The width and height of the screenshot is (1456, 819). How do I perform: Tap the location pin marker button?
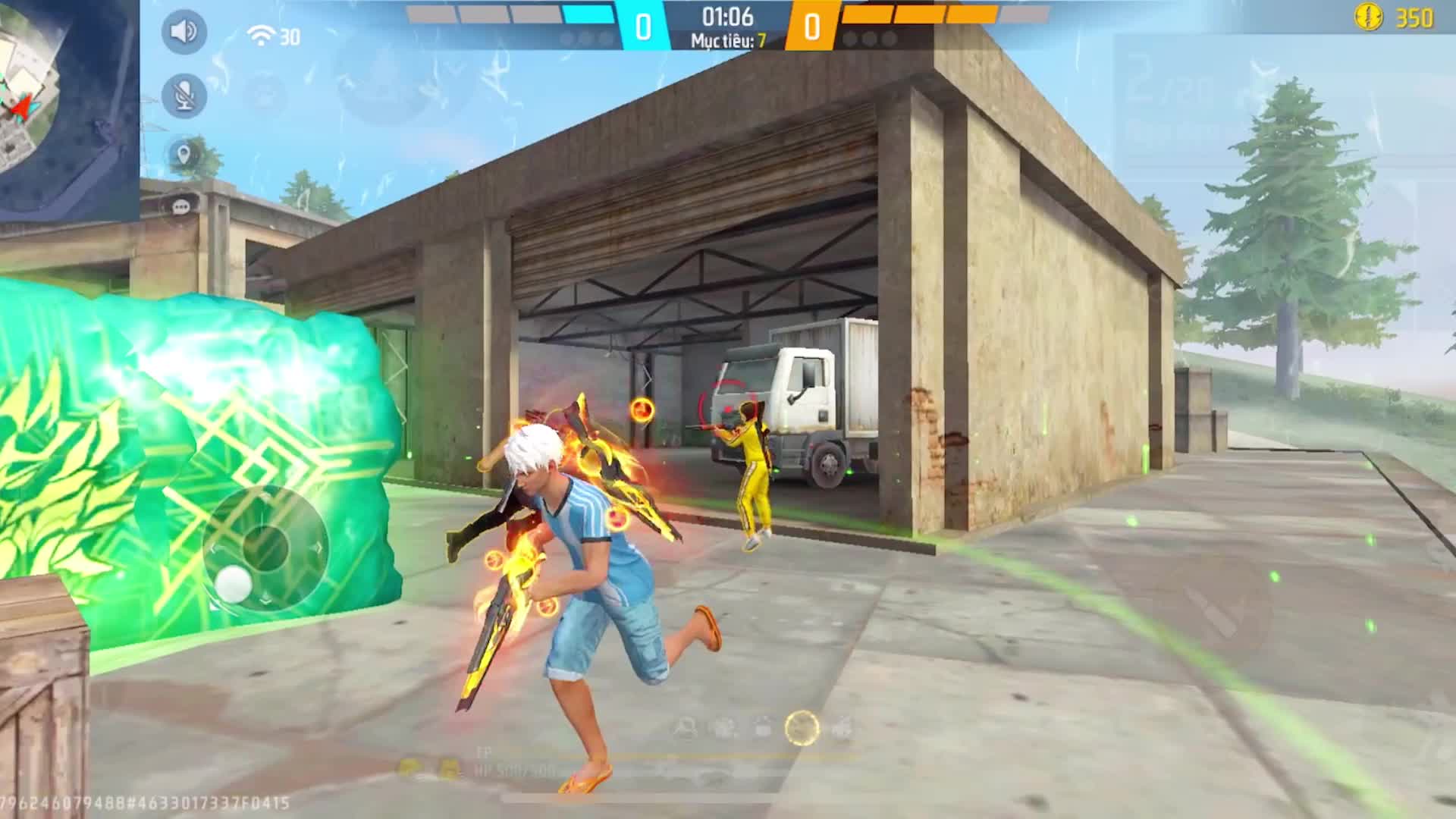click(x=183, y=155)
